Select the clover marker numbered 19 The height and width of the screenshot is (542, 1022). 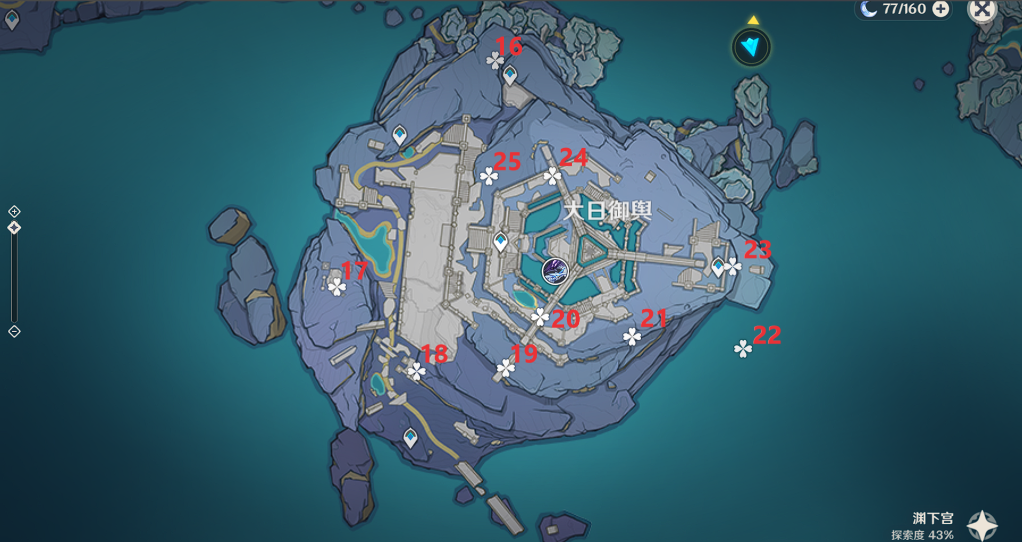pos(505,370)
